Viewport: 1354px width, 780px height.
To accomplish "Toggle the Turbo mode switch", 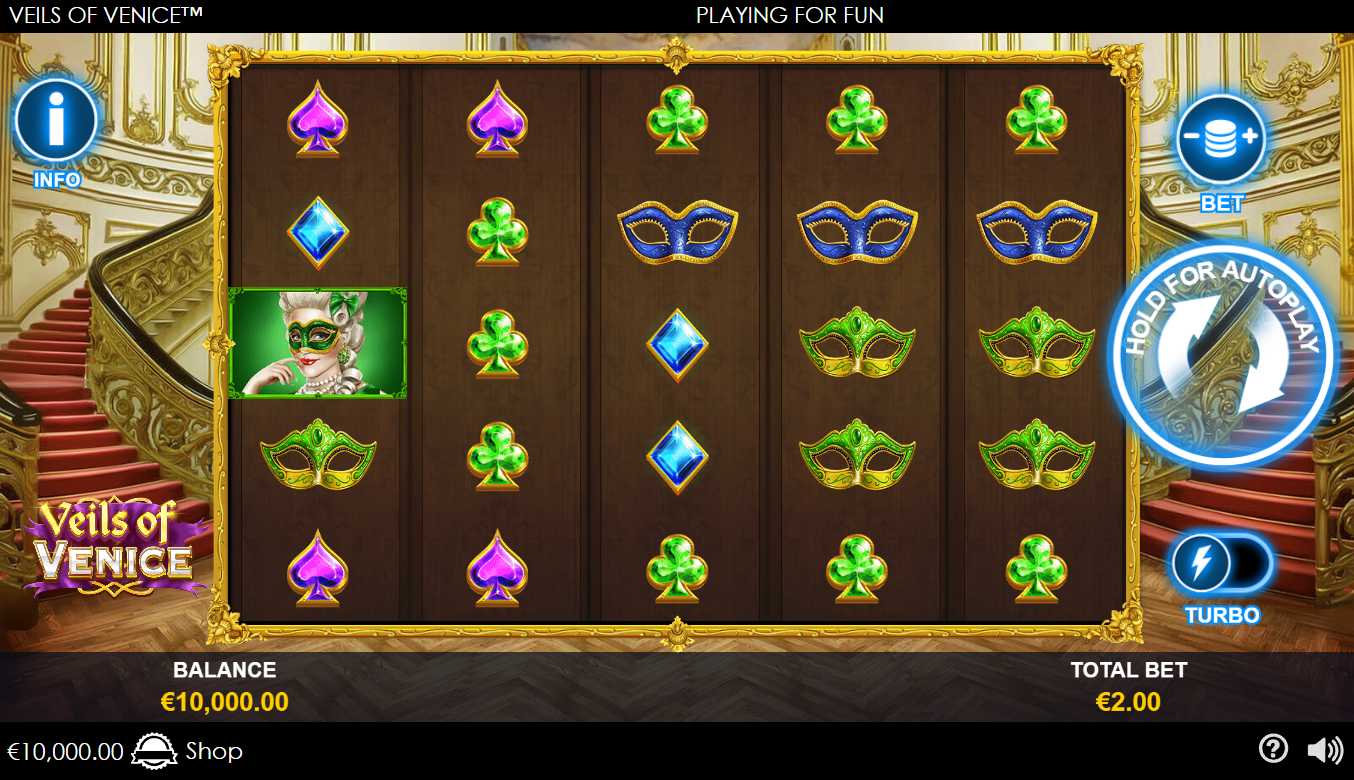I will (1221, 564).
